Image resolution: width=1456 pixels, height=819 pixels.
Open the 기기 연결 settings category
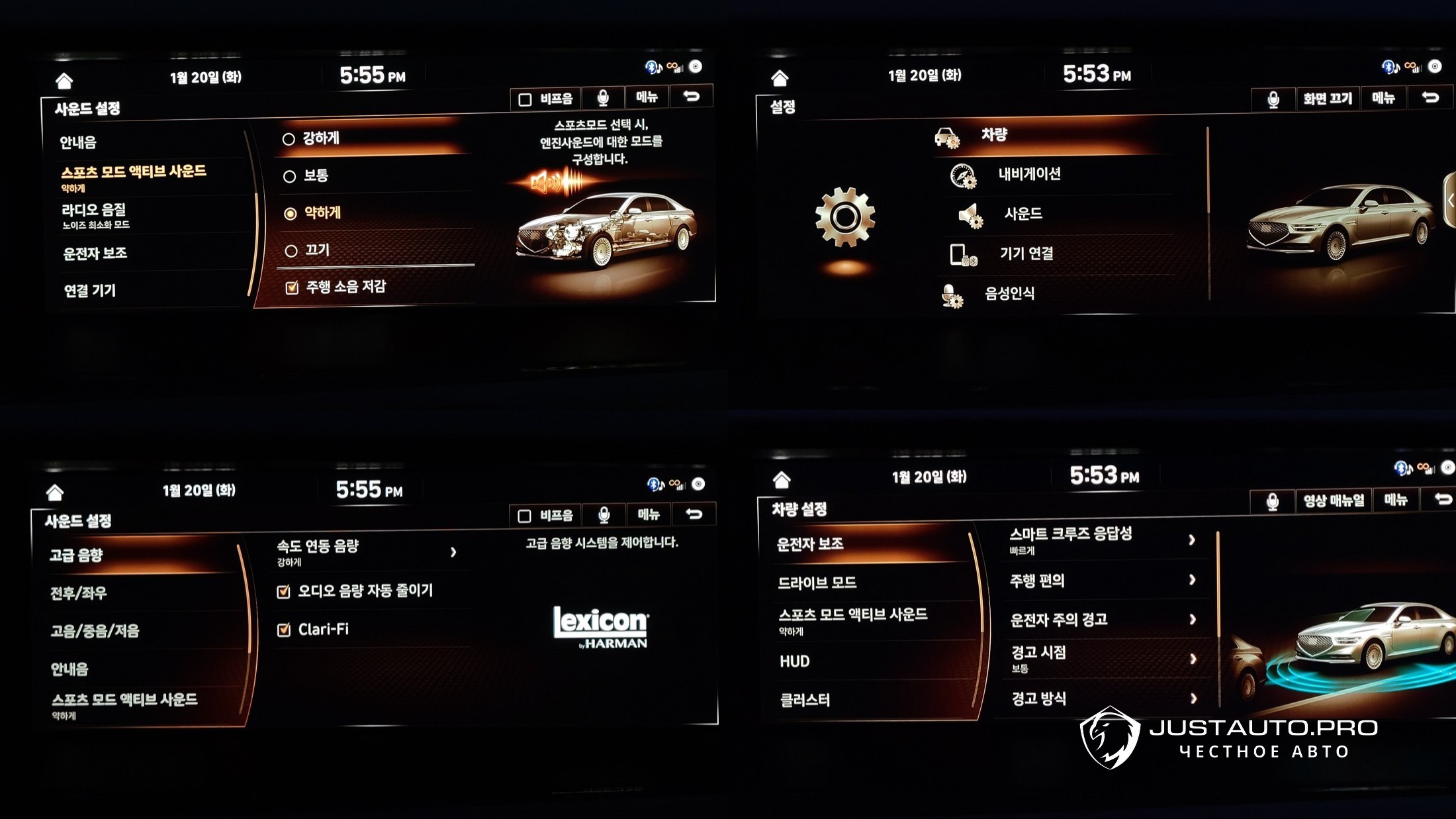tap(1026, 254)
